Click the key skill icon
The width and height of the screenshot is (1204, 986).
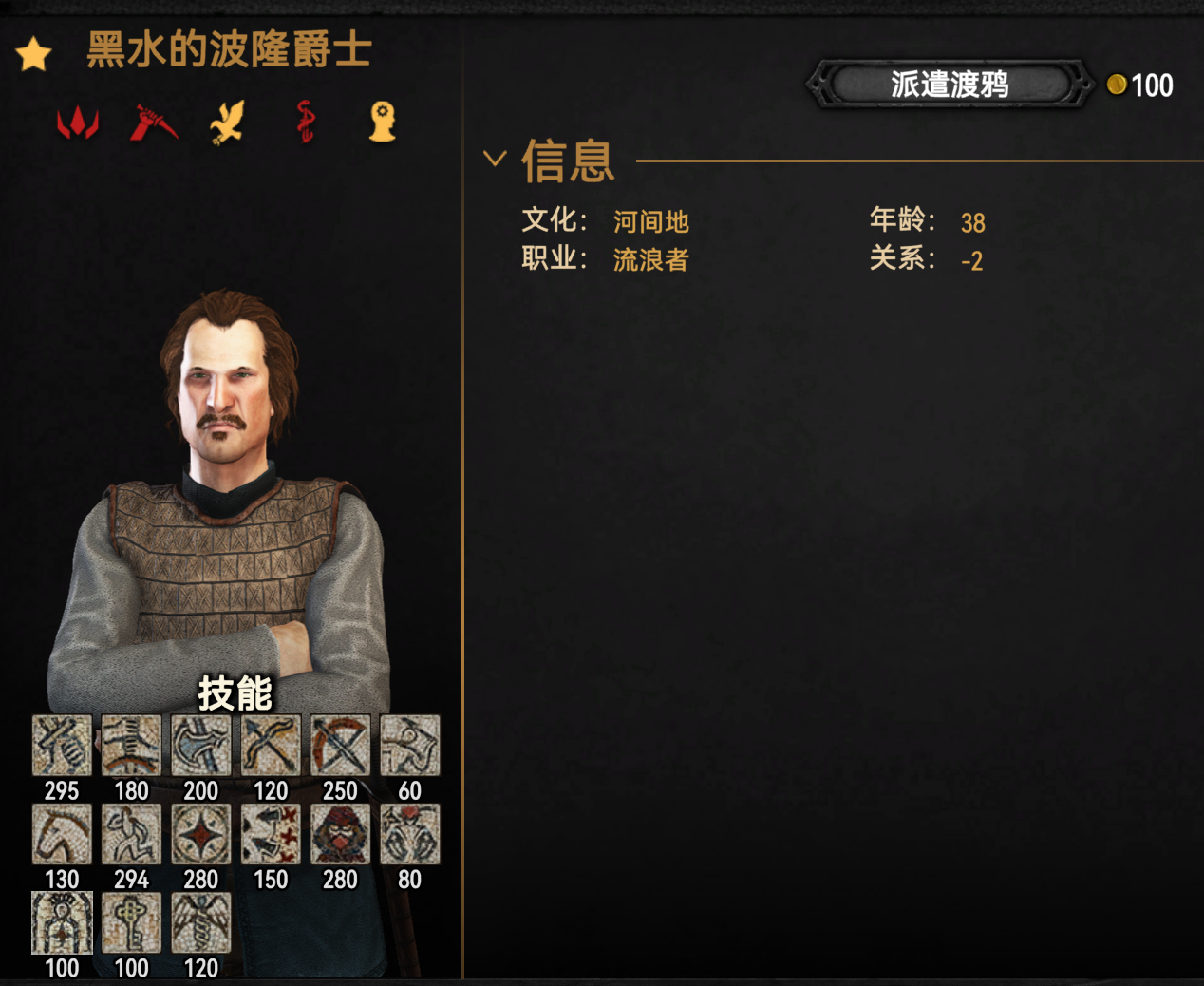[x=131, y=923]
